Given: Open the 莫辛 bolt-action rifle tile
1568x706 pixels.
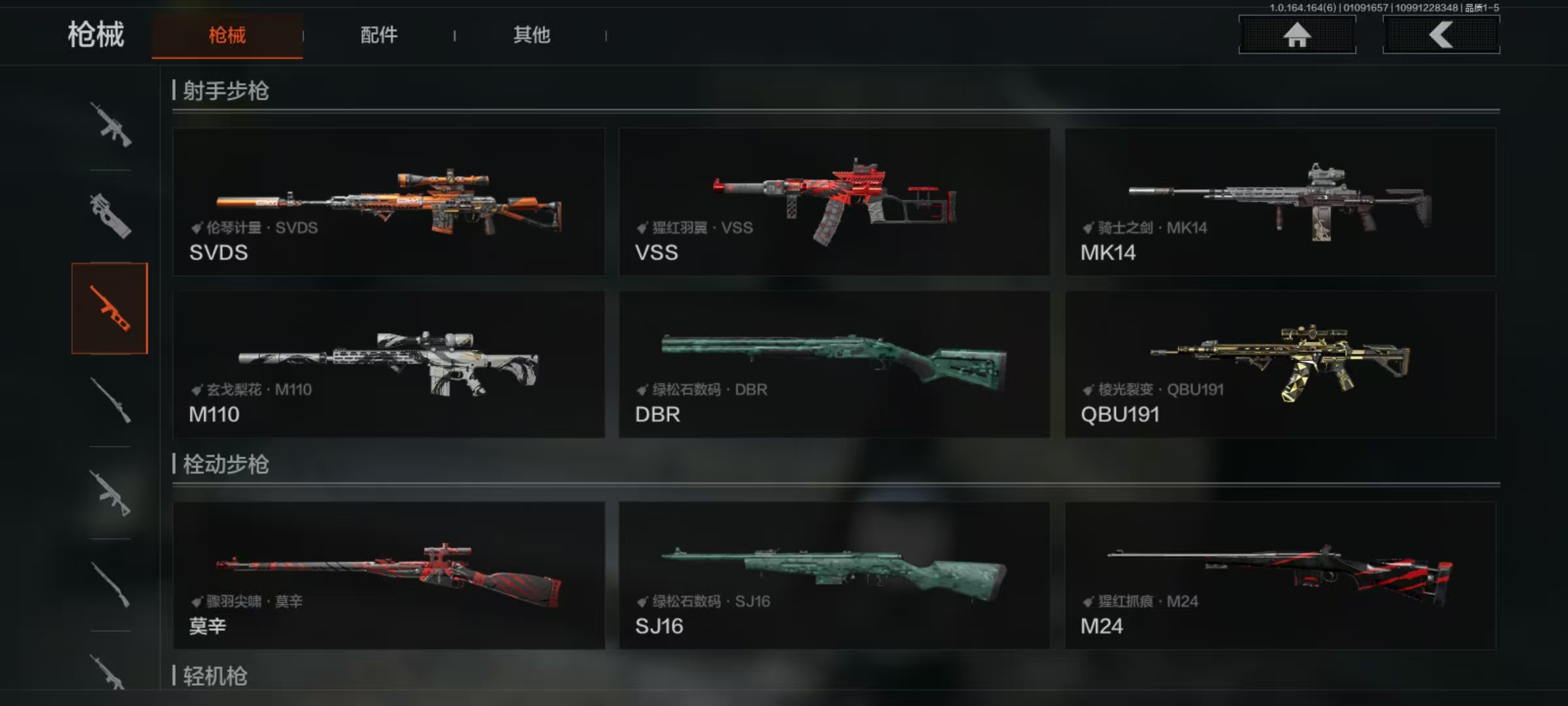Looking at the screenshot, I should coord(389,575).
